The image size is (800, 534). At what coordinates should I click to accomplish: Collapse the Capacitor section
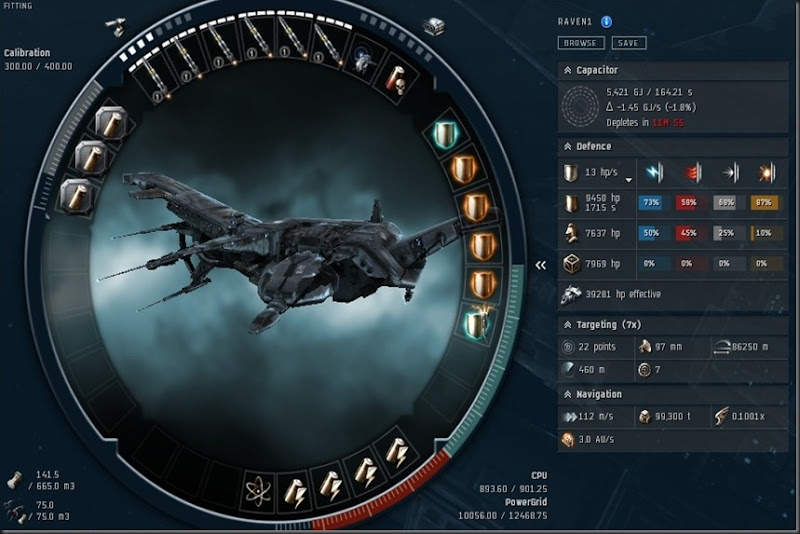click(567, 71)
